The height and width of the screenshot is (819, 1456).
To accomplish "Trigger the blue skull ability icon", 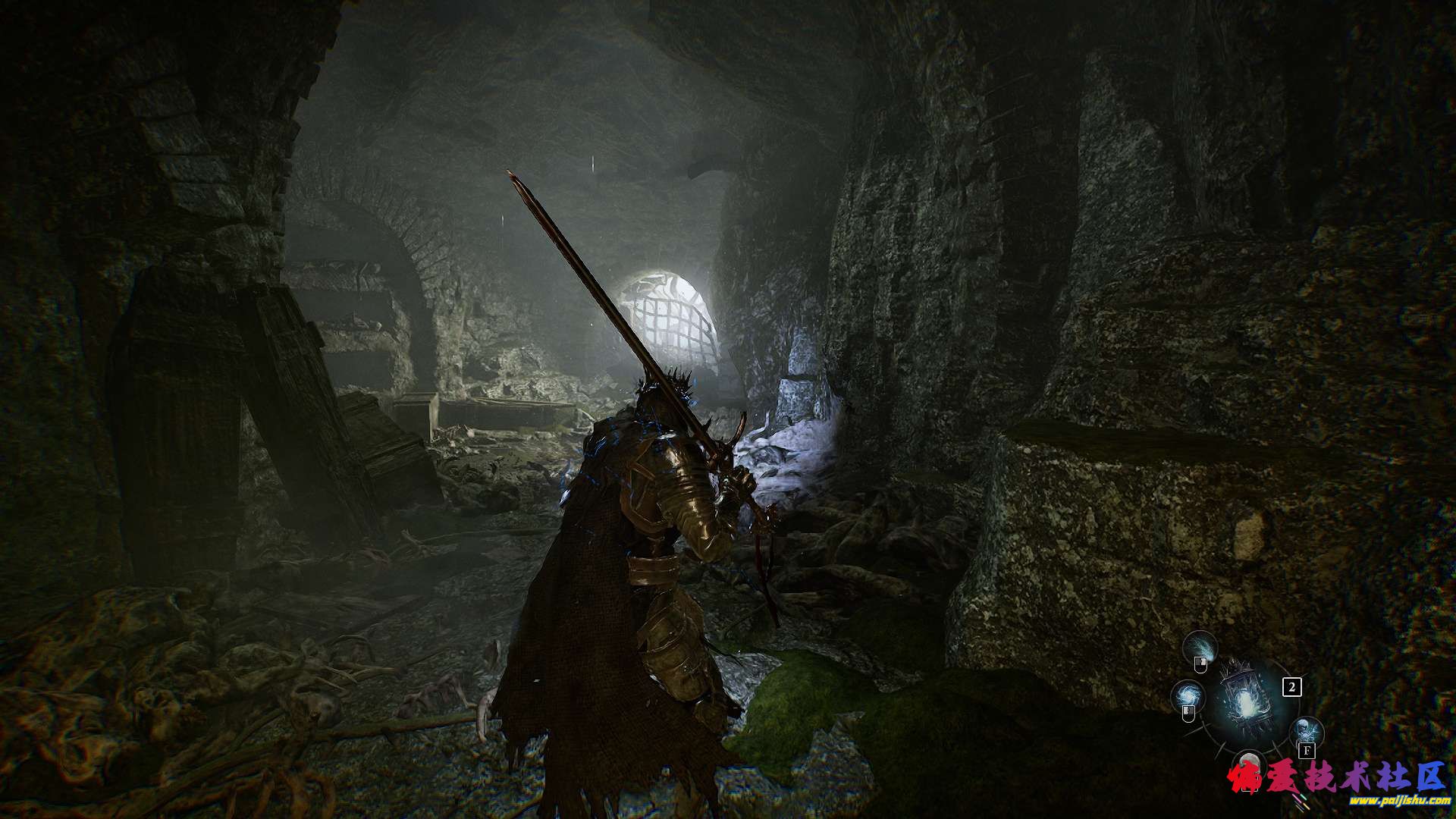I will point(1307,732).
